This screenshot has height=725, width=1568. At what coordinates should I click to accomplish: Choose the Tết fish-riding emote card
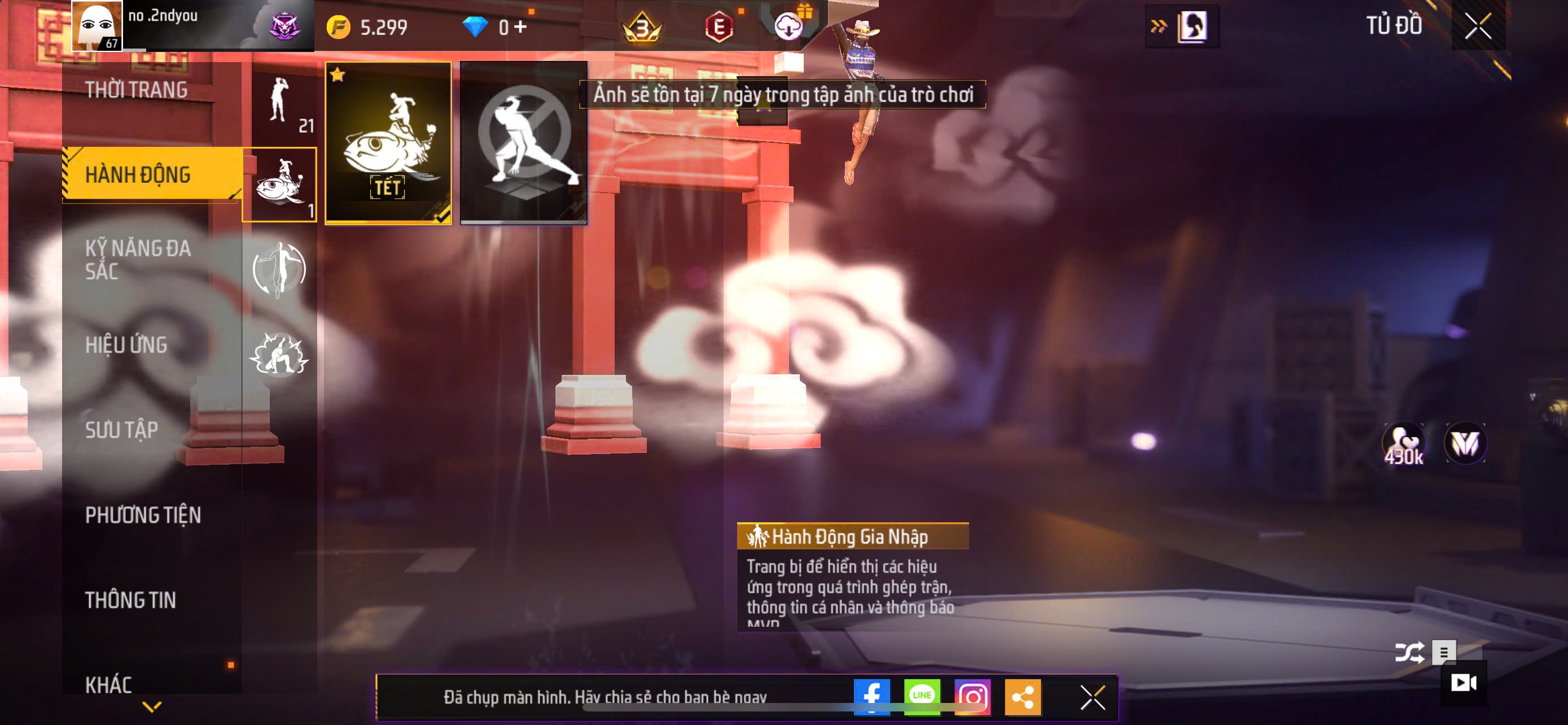388,143
